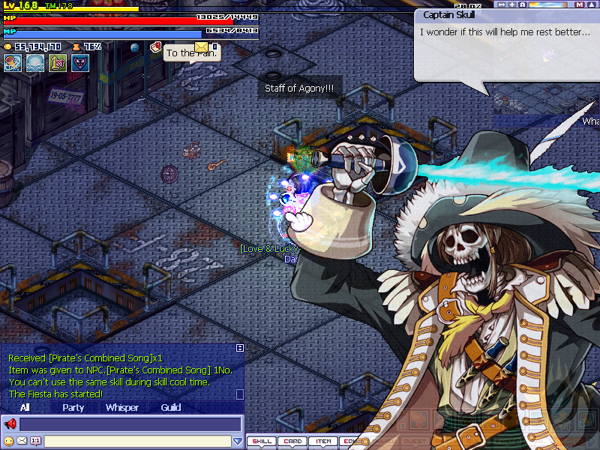Open the Whisper chat tab
Image resolution: width=600 pixels, height=450 pixels.
(122, 407)
